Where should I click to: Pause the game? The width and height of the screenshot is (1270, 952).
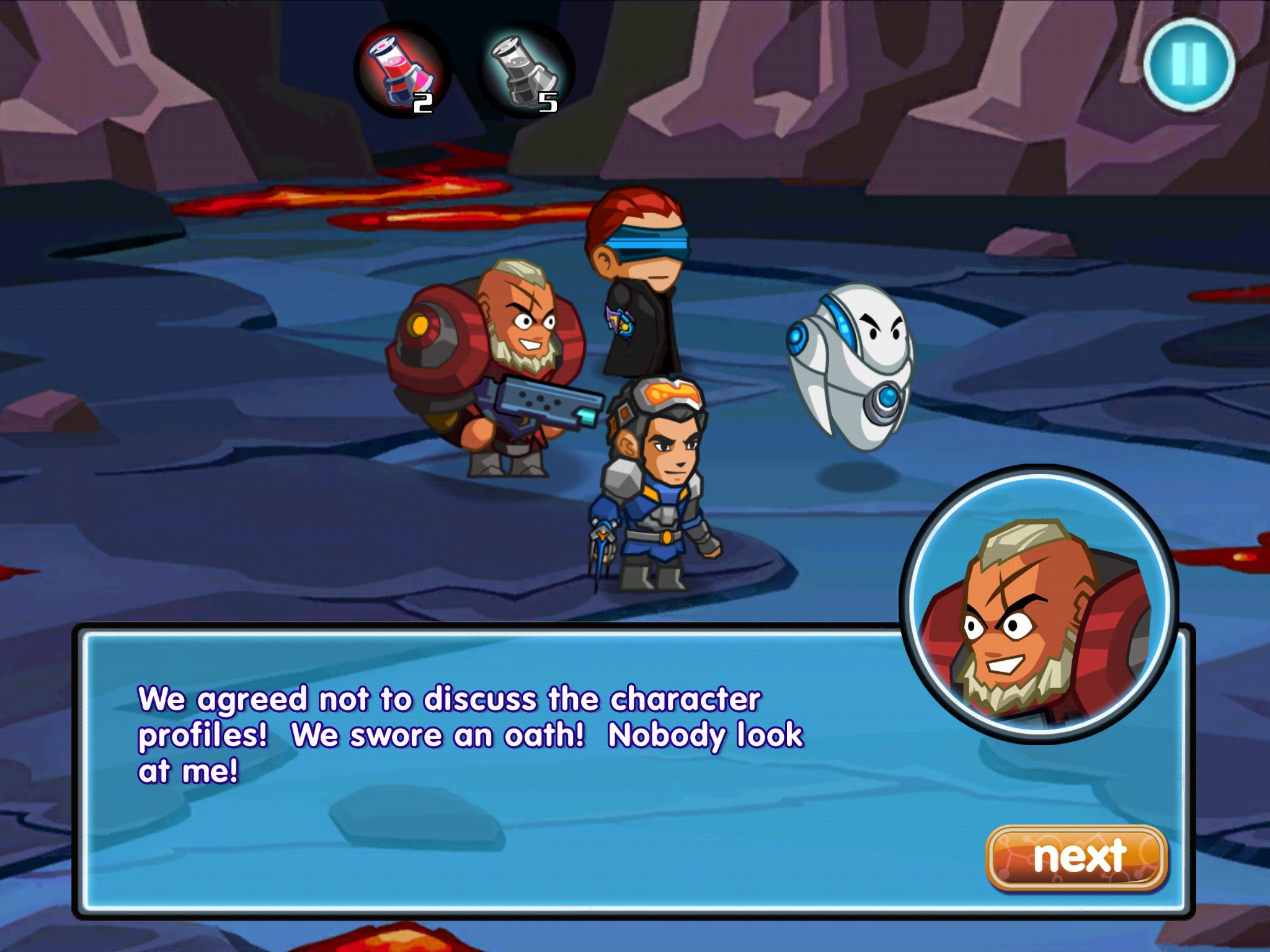point(1189,64)
